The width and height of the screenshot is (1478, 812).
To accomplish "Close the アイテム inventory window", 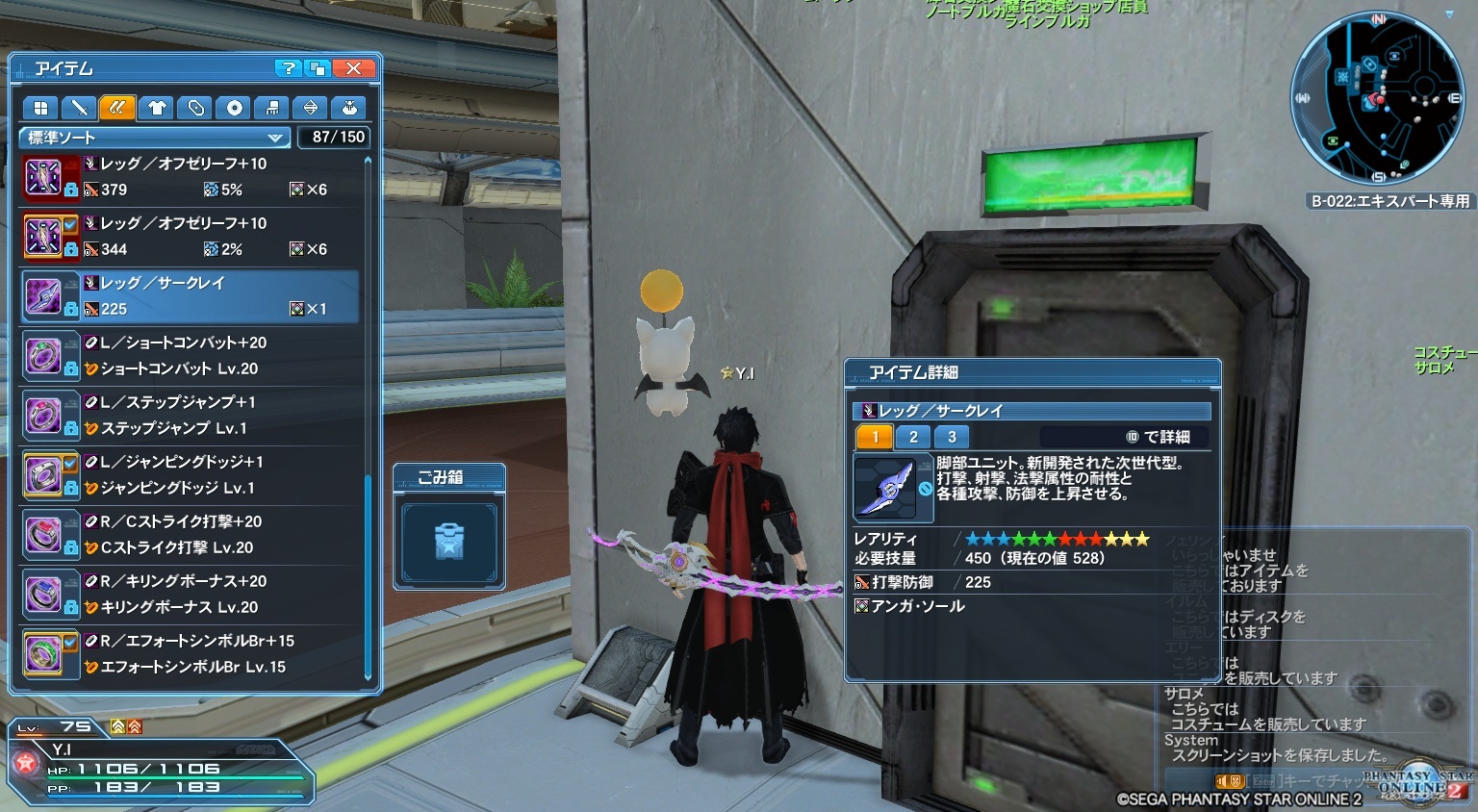I will 353,68.
